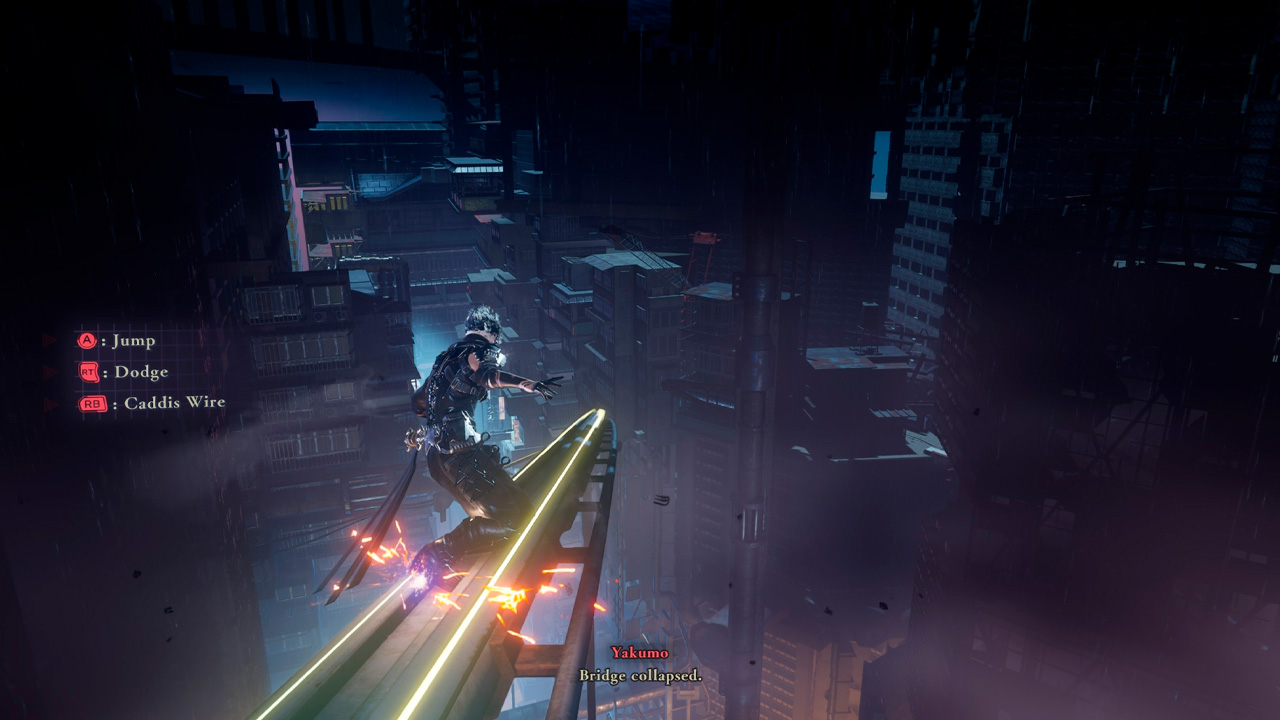The width and height of the screenshot is (1280, 720).
Task: Click the RB button icon for Caddis Wire
Action: (94, 403)
